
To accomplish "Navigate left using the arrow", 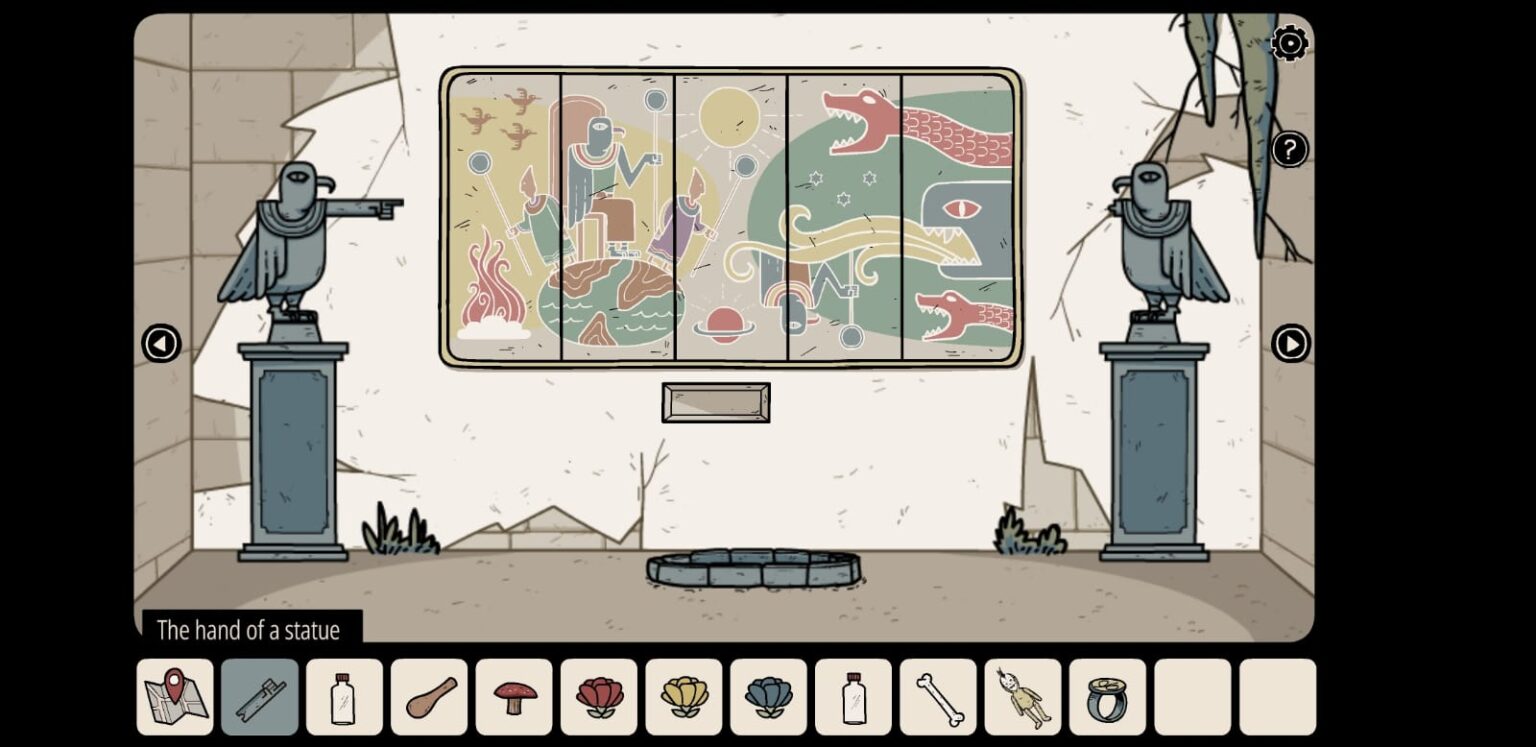I will (161, 344).
